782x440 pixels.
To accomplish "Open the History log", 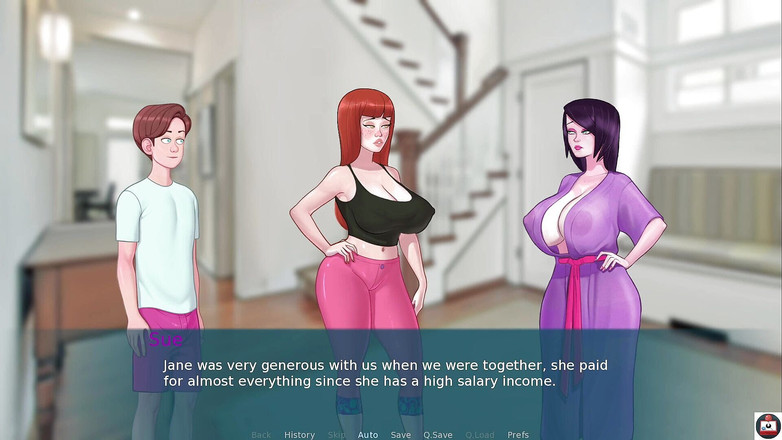I will (x=299, y=435).
